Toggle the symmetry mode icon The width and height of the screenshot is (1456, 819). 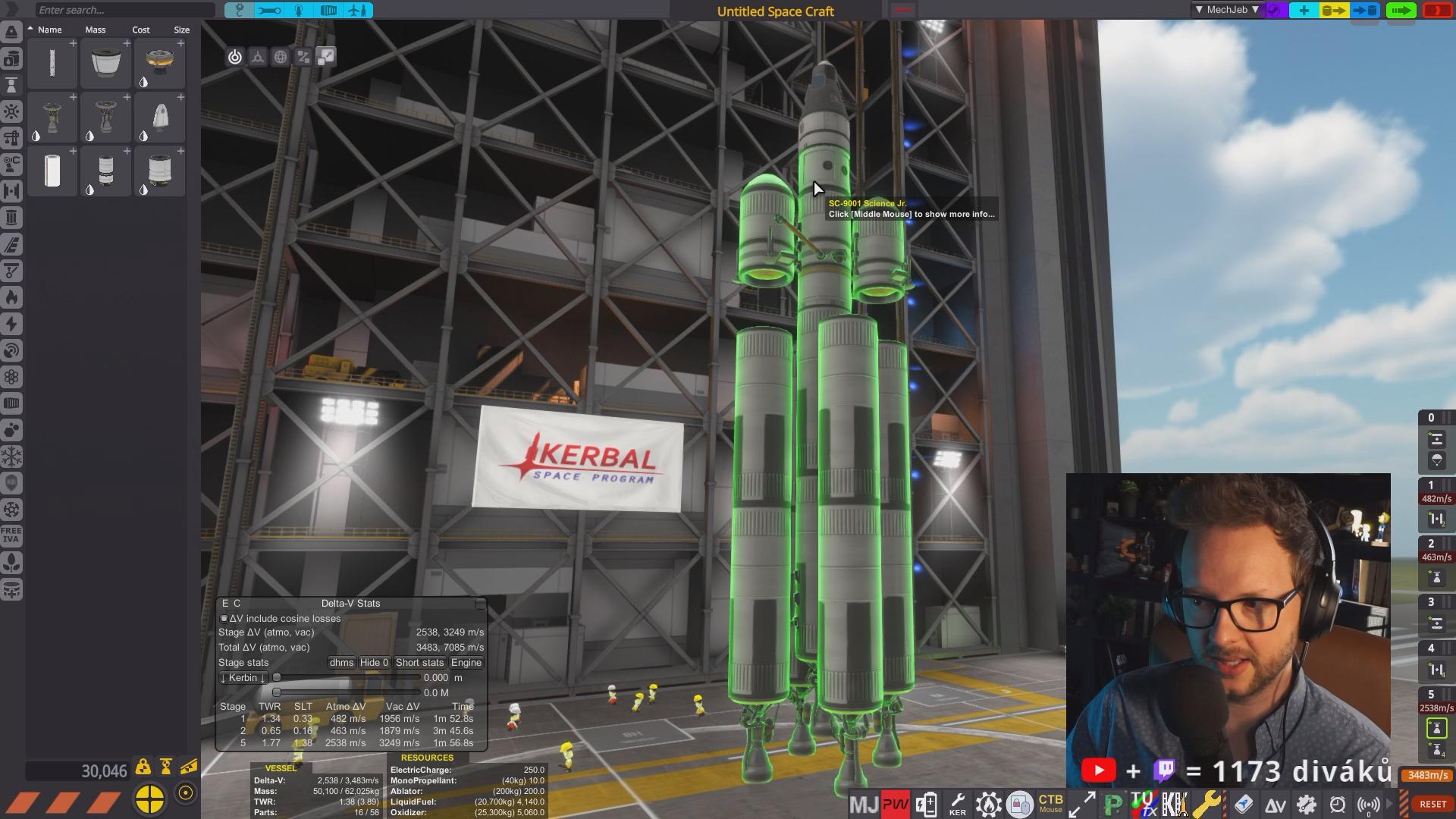[258, 57]
